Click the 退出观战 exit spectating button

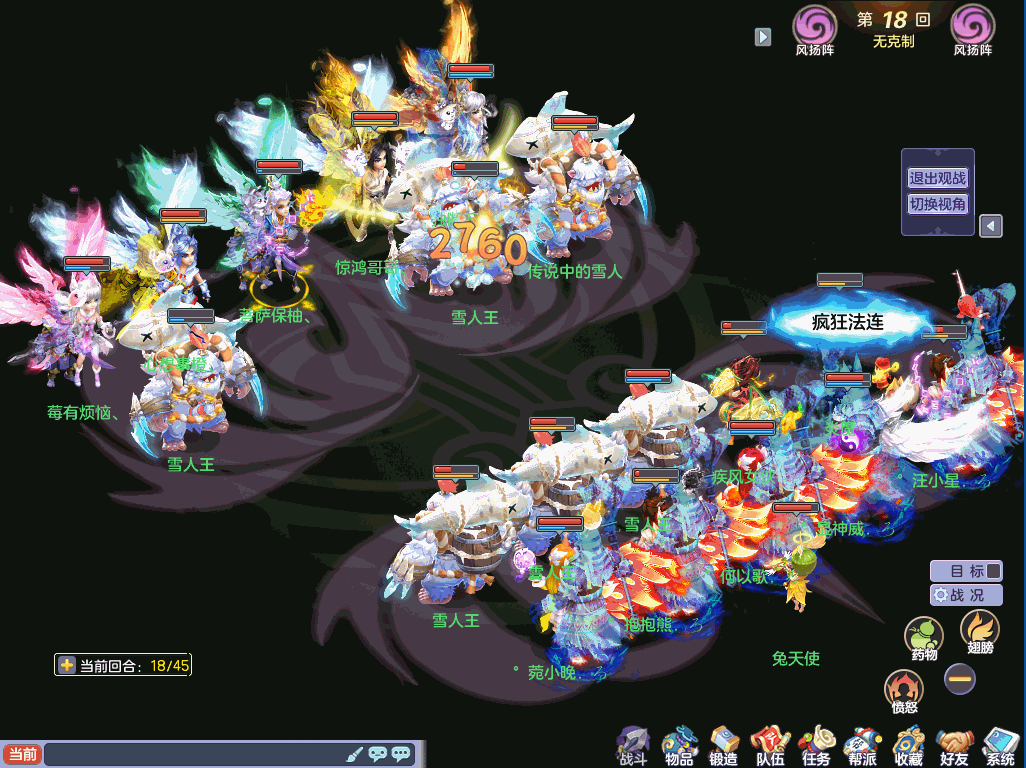[937, 178]
